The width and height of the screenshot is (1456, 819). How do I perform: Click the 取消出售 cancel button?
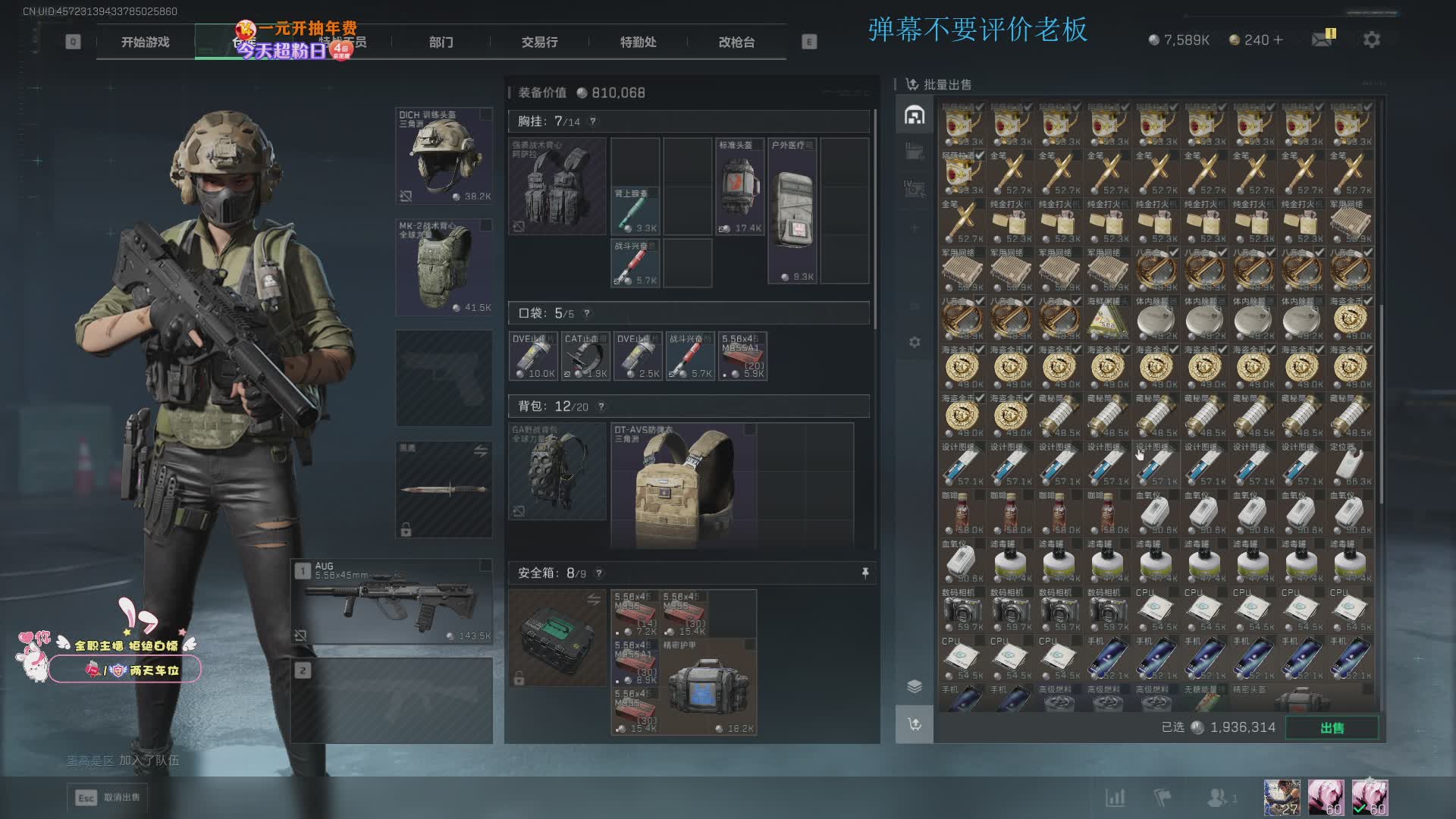[x=108, y=797]
